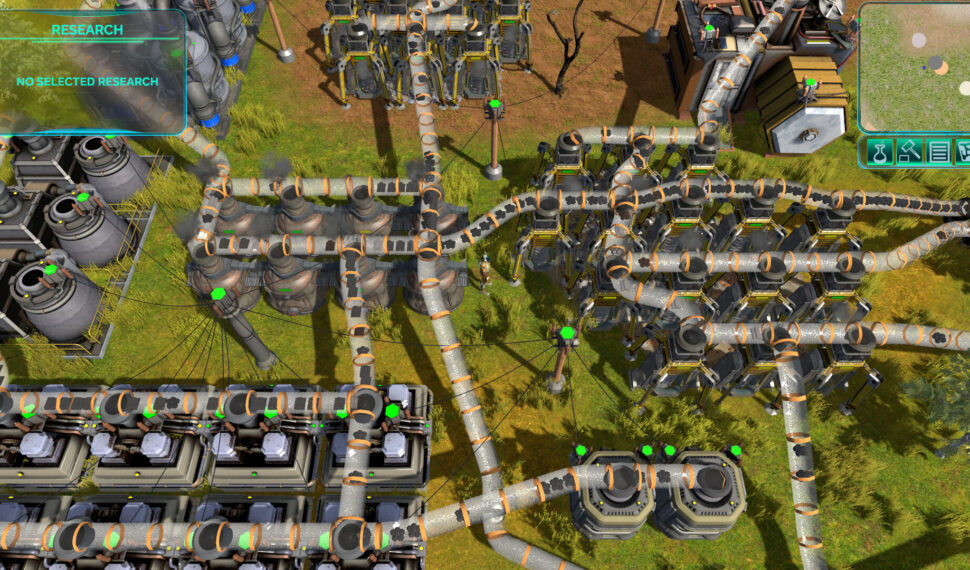Open the map icon button
This screenshot has height=570, width=970.
tap(963, 153)
